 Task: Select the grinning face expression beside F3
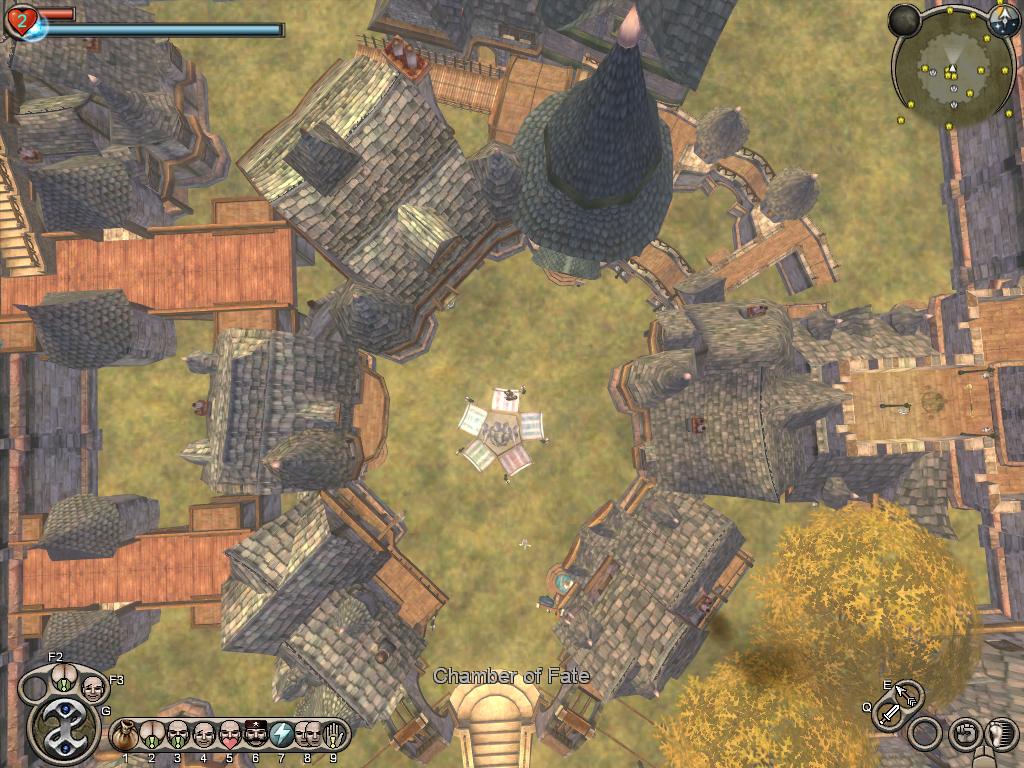93,689
